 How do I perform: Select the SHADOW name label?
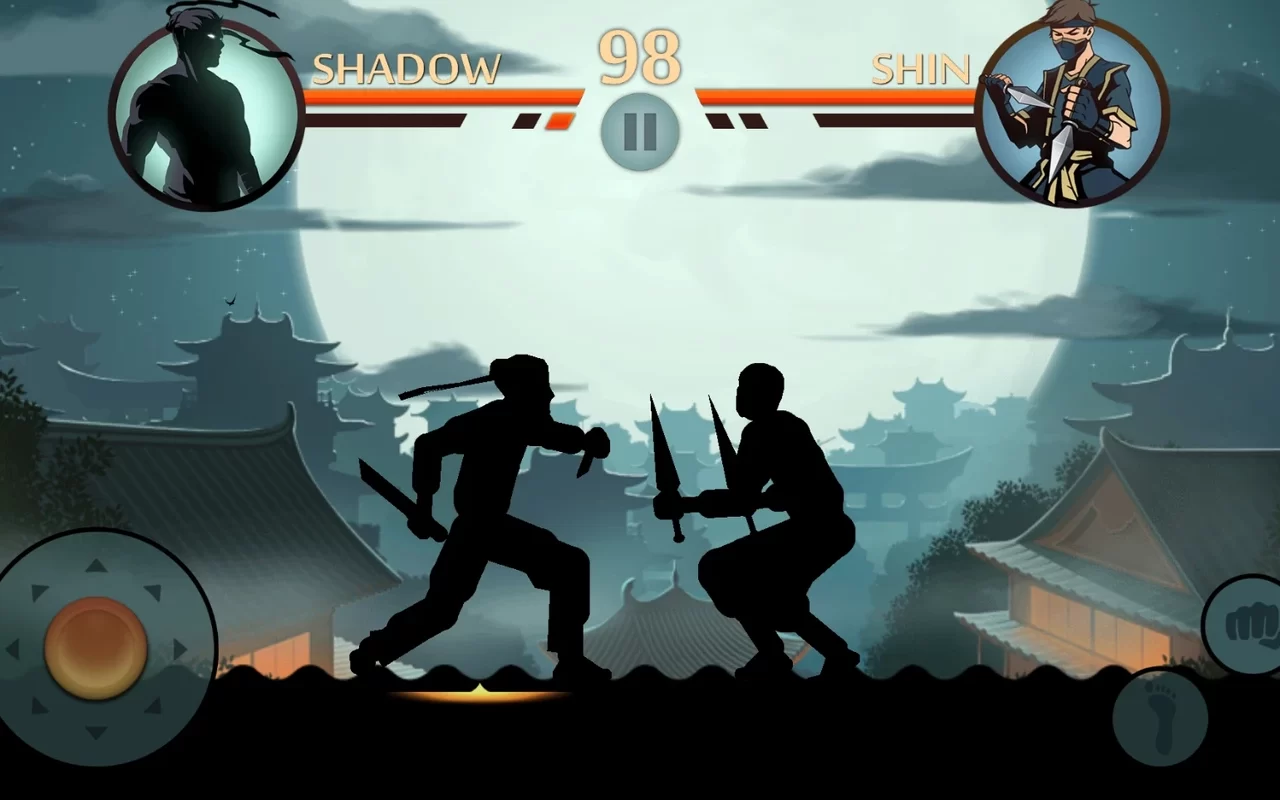(408, 68)
